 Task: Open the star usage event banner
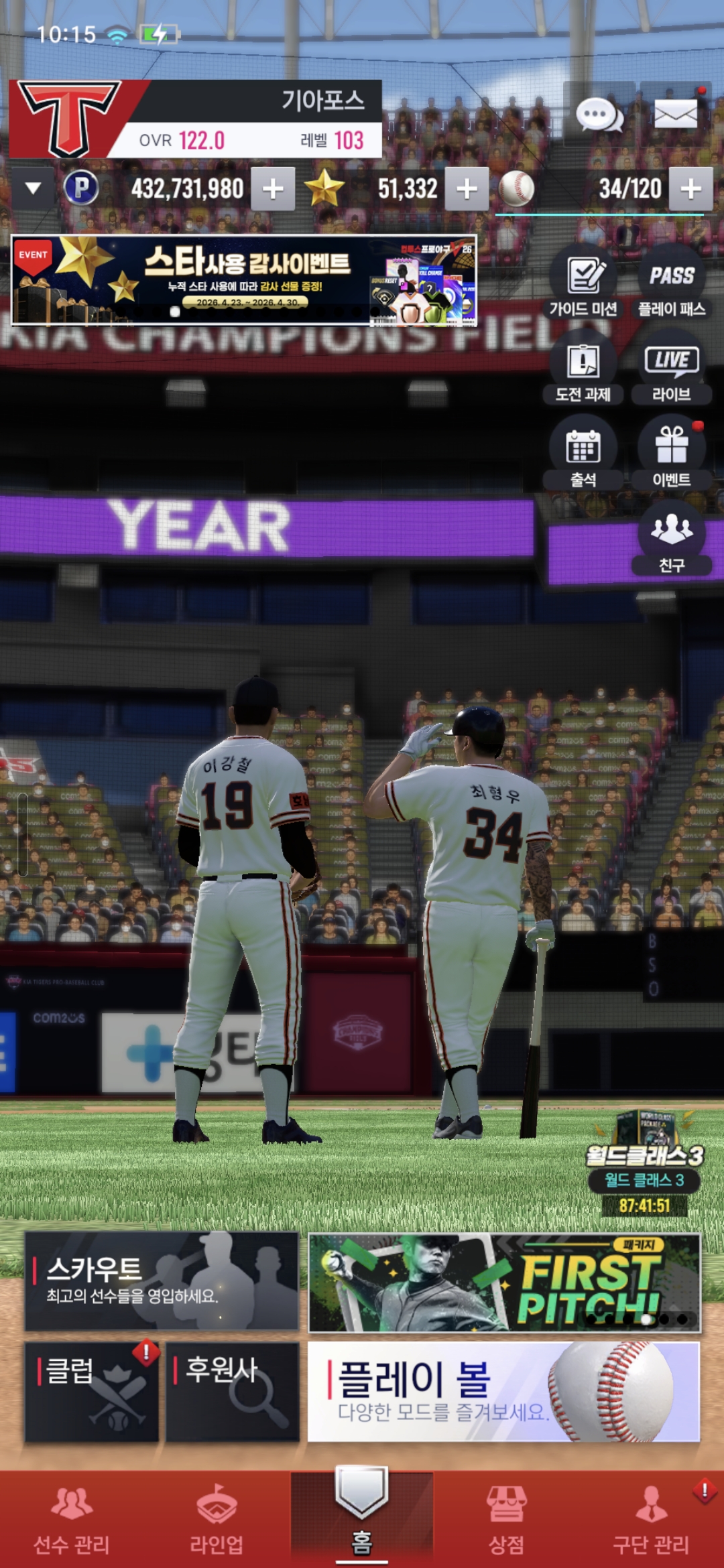pos(244,280)
